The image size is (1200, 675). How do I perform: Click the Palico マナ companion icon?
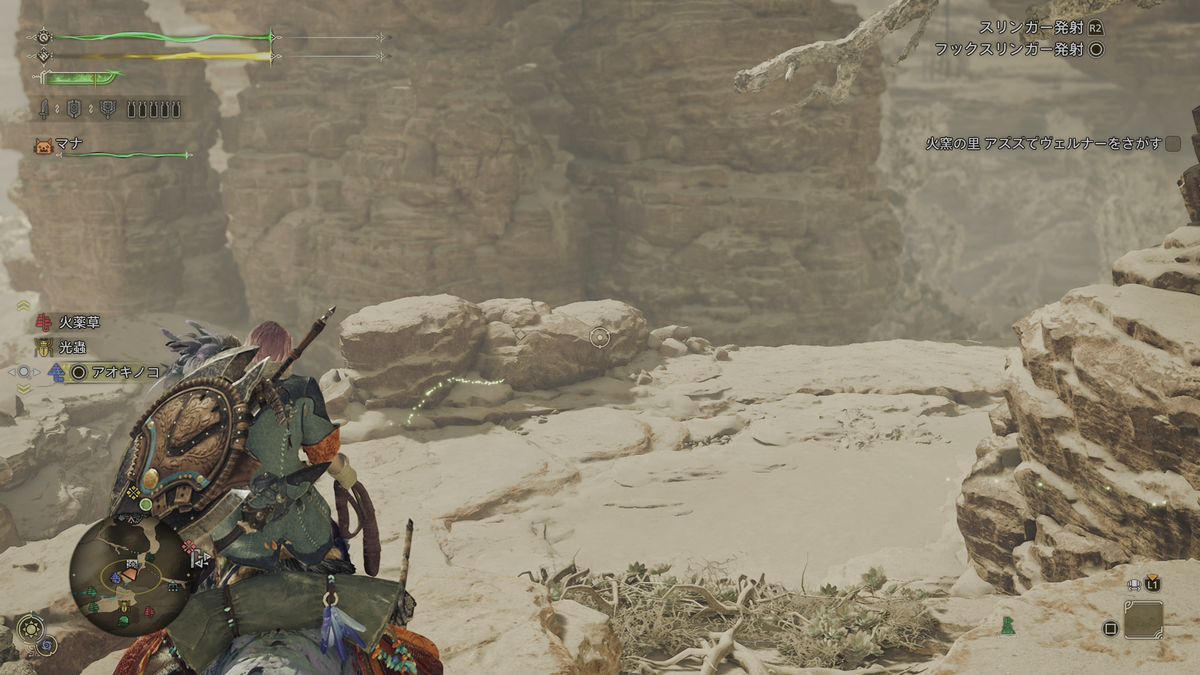(x=42, y=146)
